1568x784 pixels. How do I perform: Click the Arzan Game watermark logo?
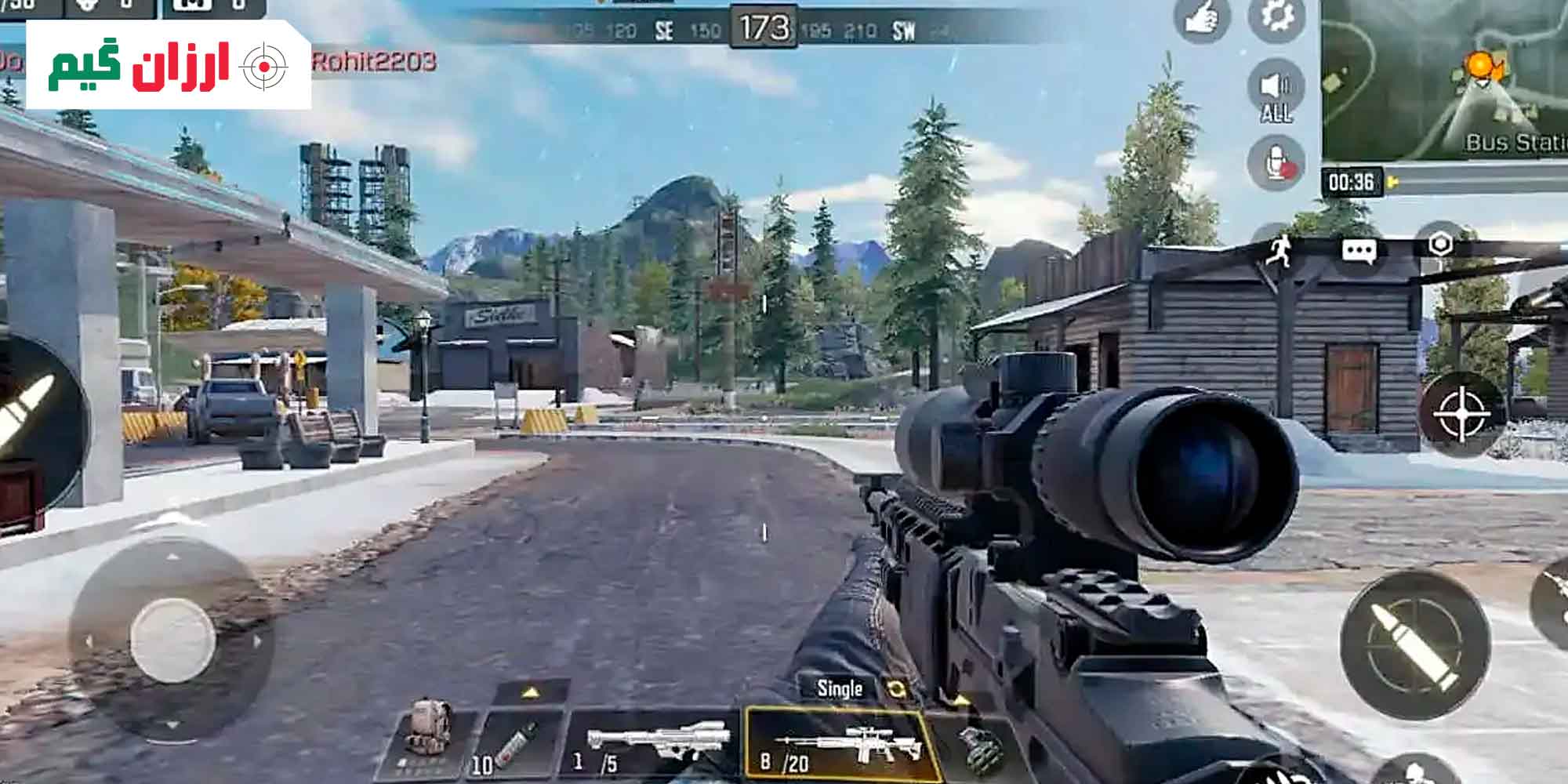pos(168,66)
